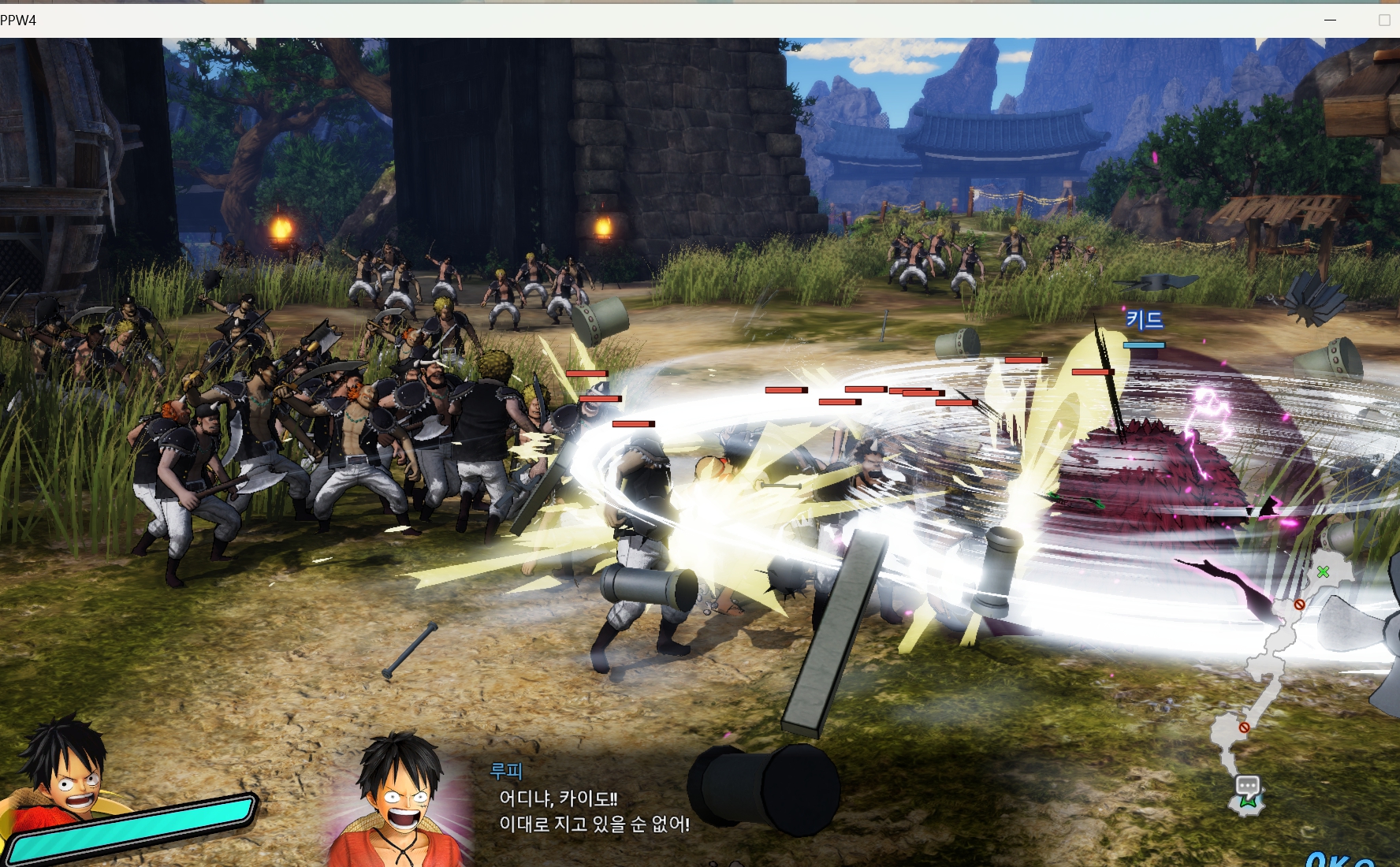Minimize the PPW4 game window
Screen dimensions: 1400x867
(1331, 20)
